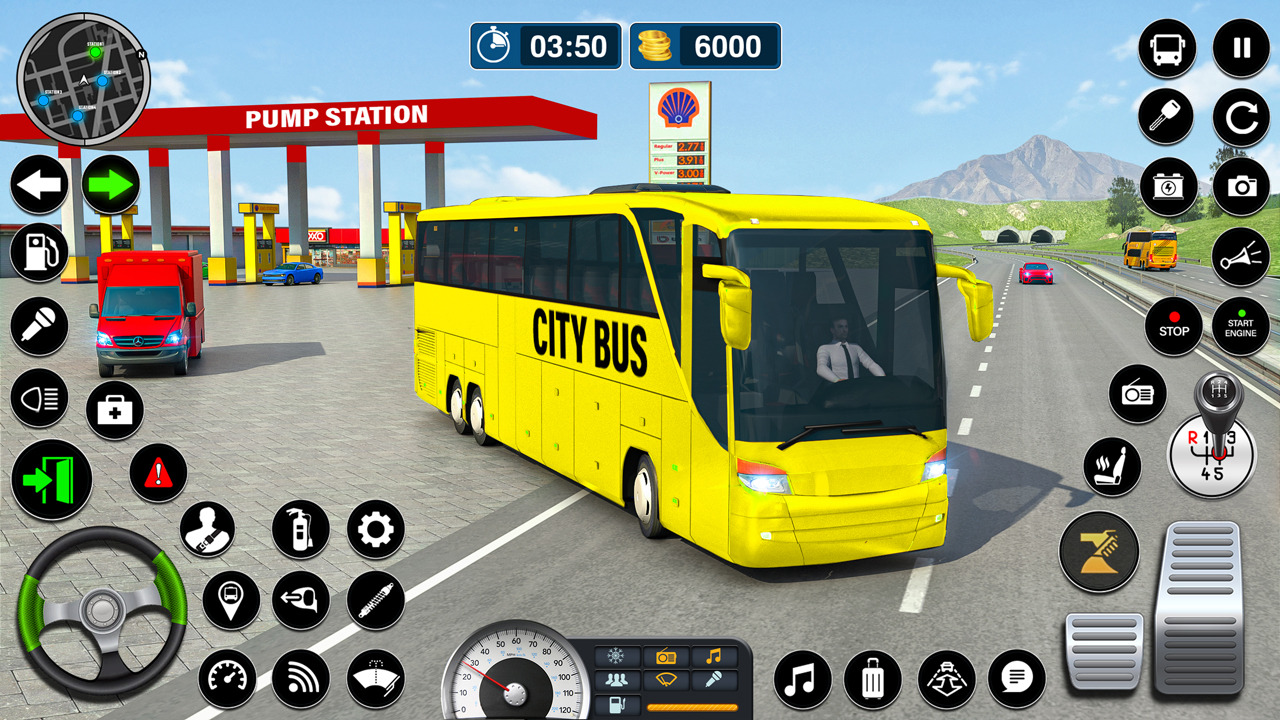The width and height of the screenshot is (1280, 720).
Task: Click the fire extinguisher icon
Action: [301, 527]
